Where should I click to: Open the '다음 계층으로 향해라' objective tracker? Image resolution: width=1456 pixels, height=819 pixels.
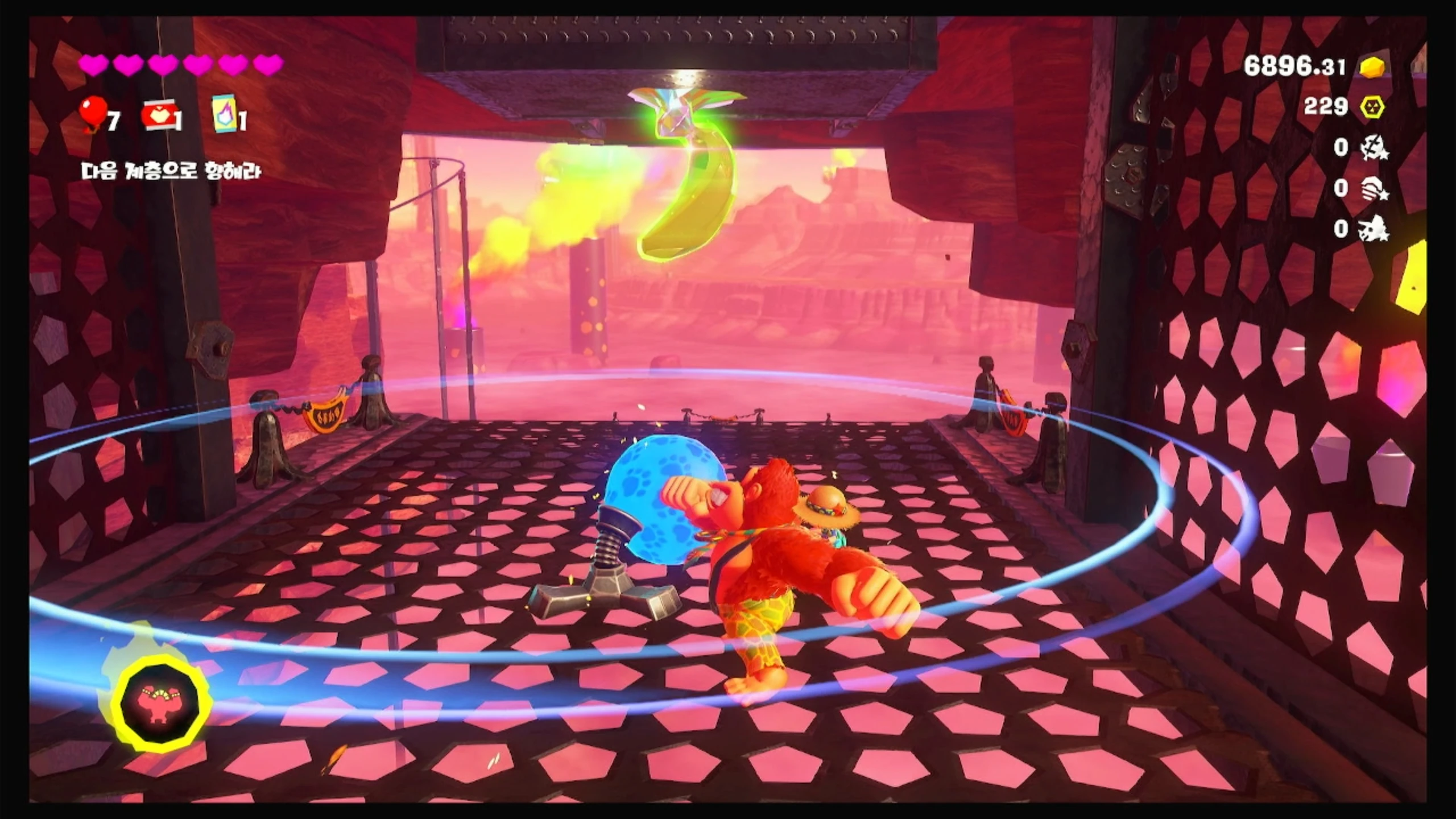(x=171, y=171)
